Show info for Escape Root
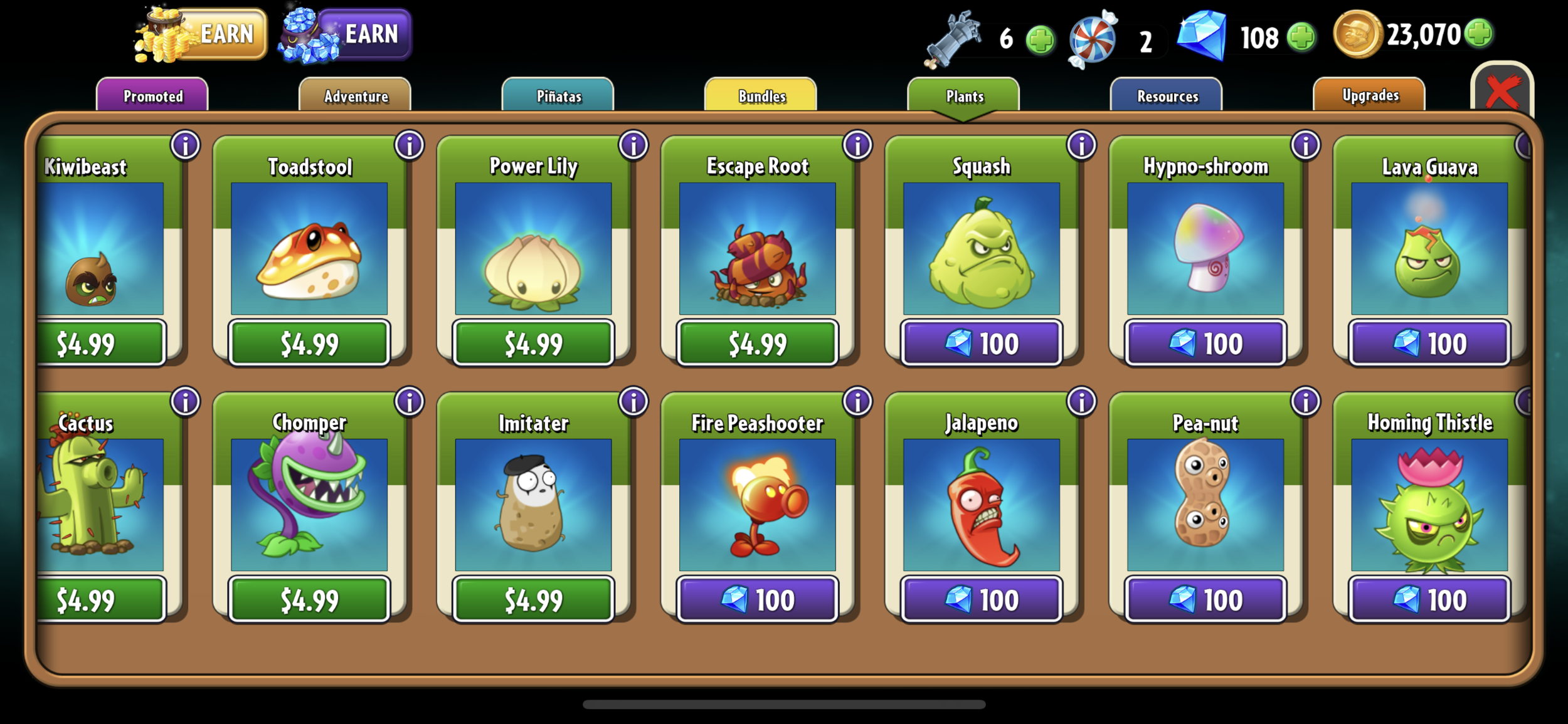This screenshot has width=1568, height=724. [857, 145]
